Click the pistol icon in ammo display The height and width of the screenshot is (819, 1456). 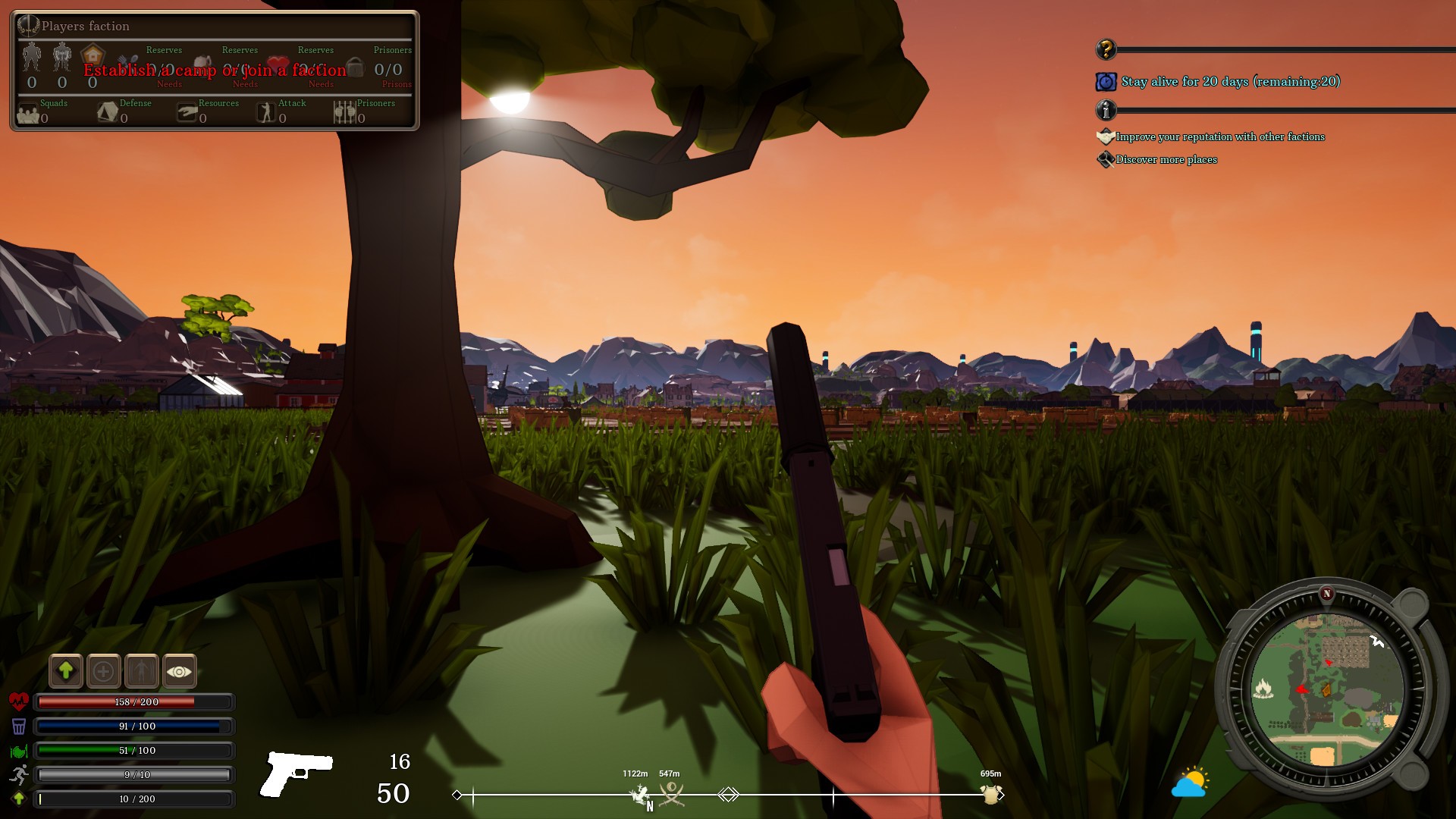[298, 773]
